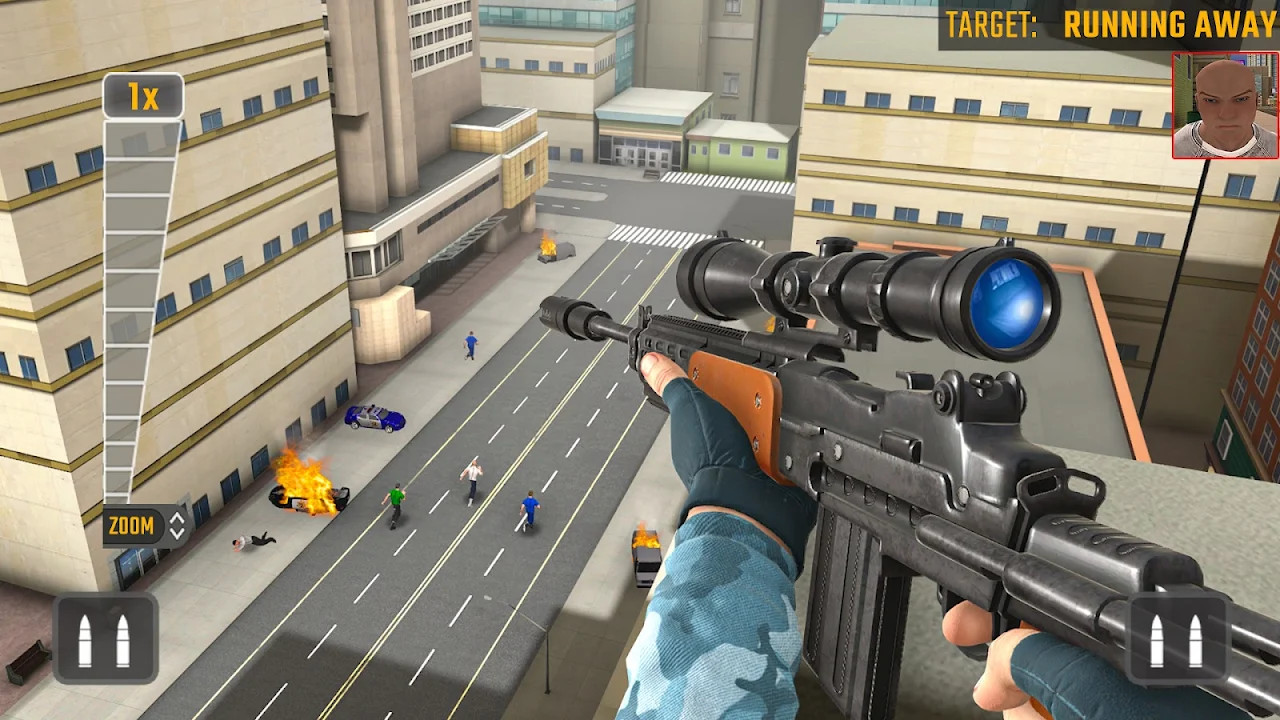Adjust the 1x zoom level slider
The height and width of the screenshot is (720, 1280).
pos(140,300)
